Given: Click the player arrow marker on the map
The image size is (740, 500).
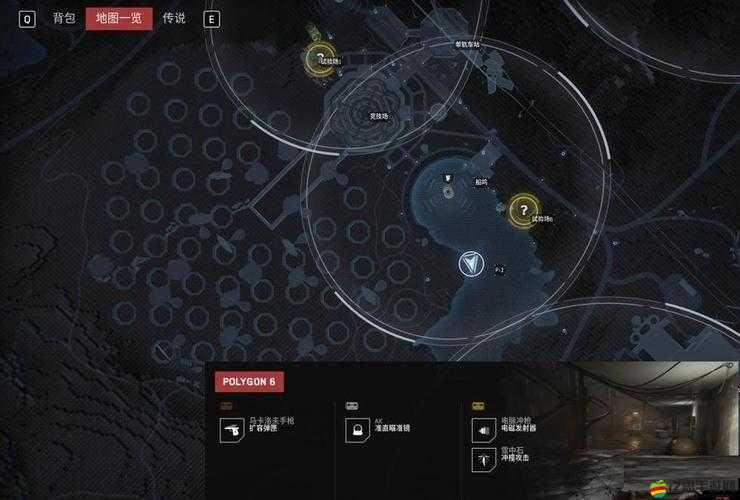Looking at the screenshot, I should click(x=470, y=264).
